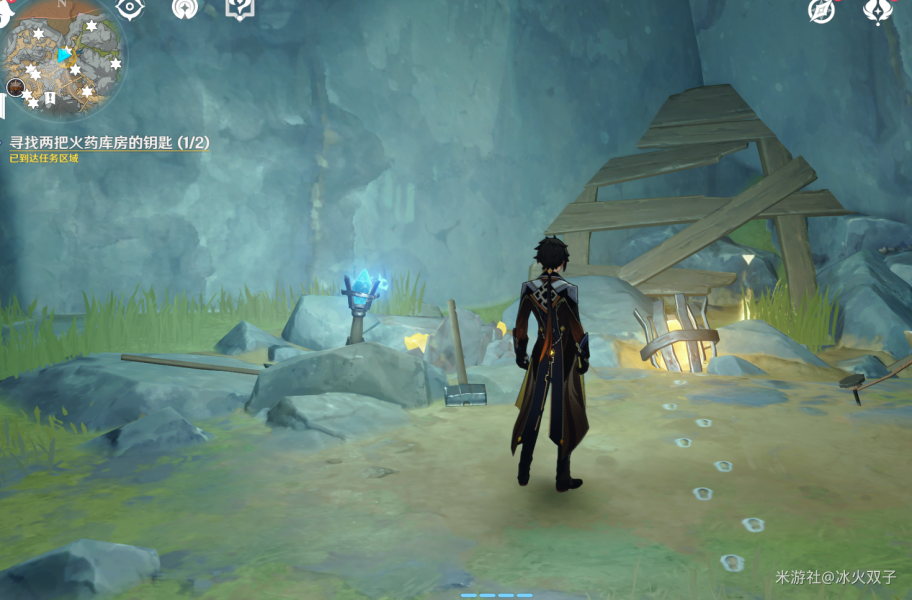
Task: Open the winged Battle Pass icon
Action: pyautogui.click(x=877, y=10)
